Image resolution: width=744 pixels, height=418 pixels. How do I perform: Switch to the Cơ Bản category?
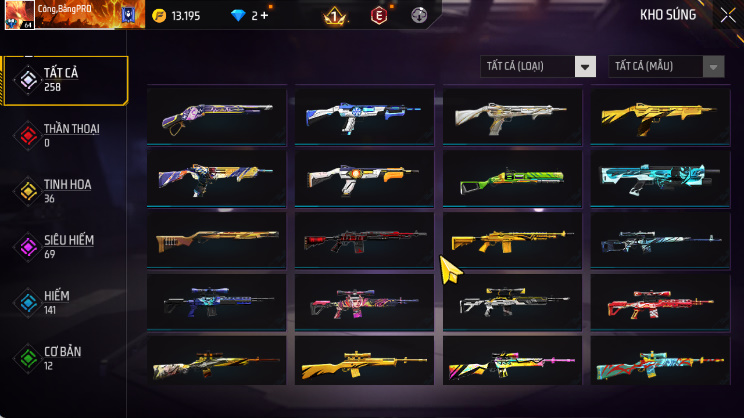coord(66,357)
